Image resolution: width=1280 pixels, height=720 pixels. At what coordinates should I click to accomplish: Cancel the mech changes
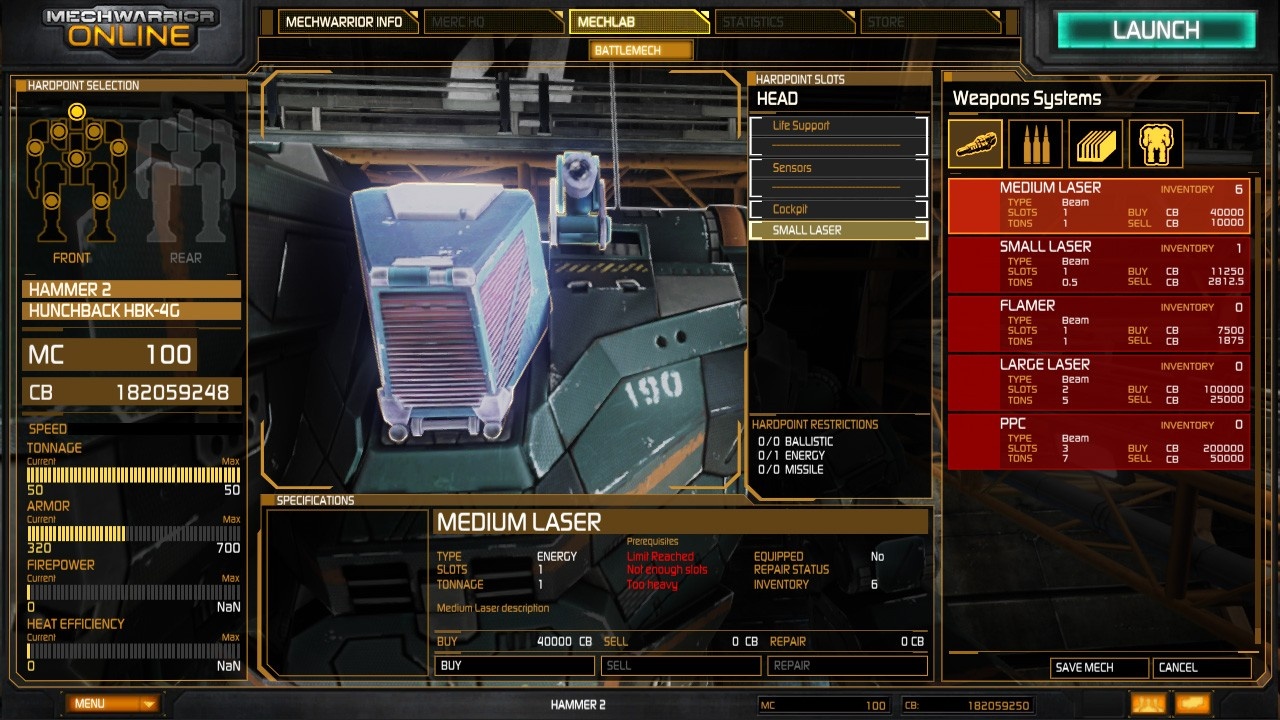[x=1201, y=667]
